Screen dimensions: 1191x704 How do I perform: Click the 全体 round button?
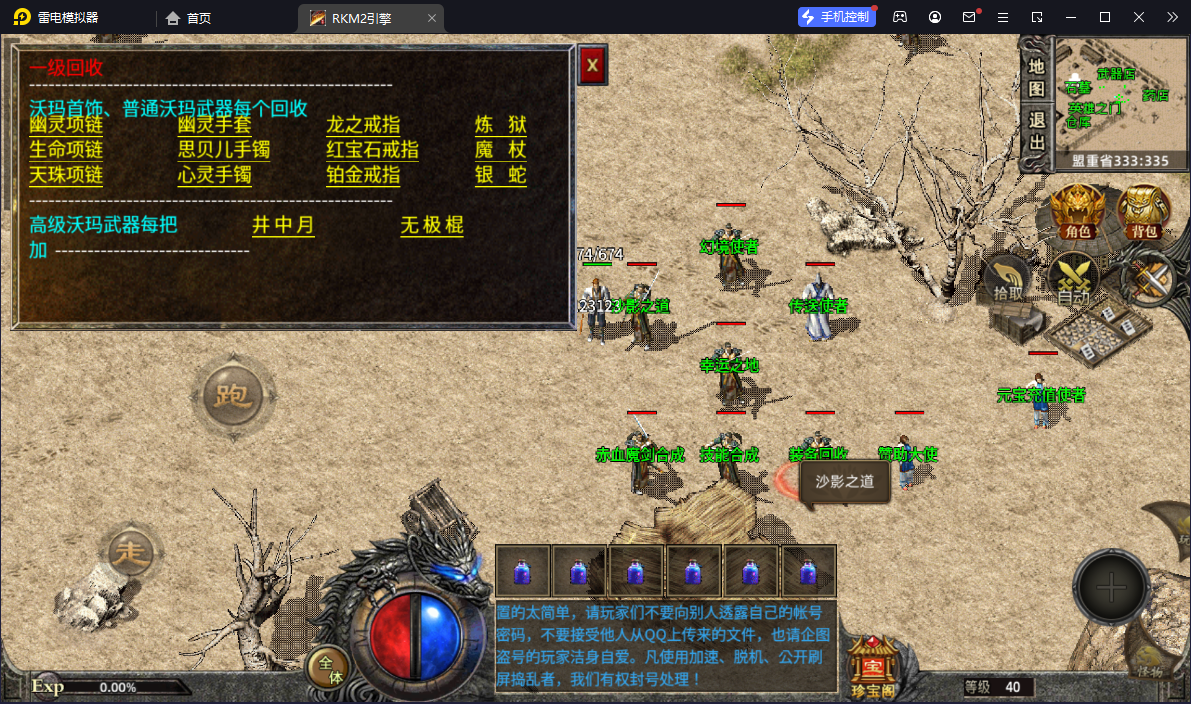coord(328,668)
